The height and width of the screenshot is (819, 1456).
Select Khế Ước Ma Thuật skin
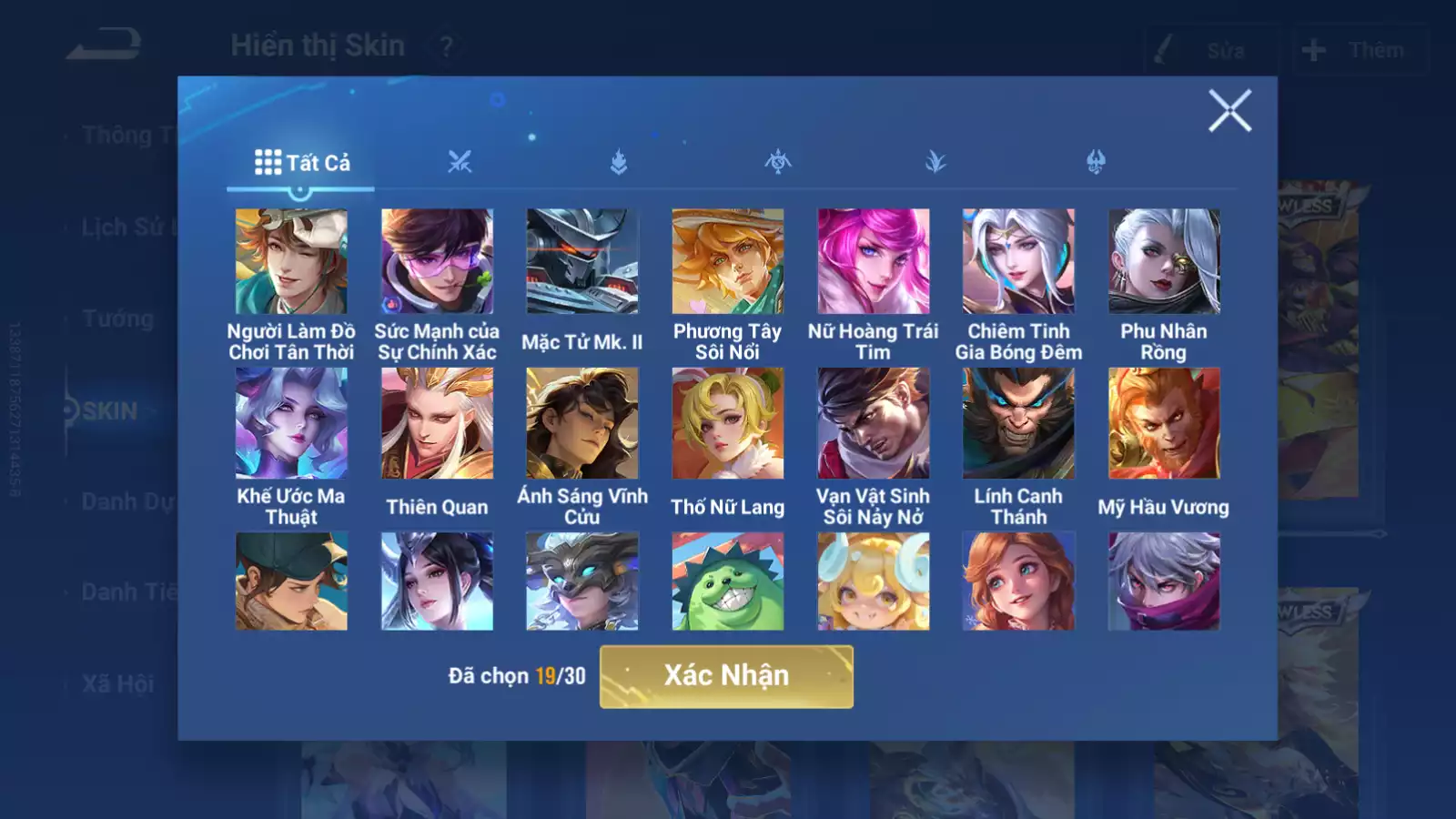(291, 423)
